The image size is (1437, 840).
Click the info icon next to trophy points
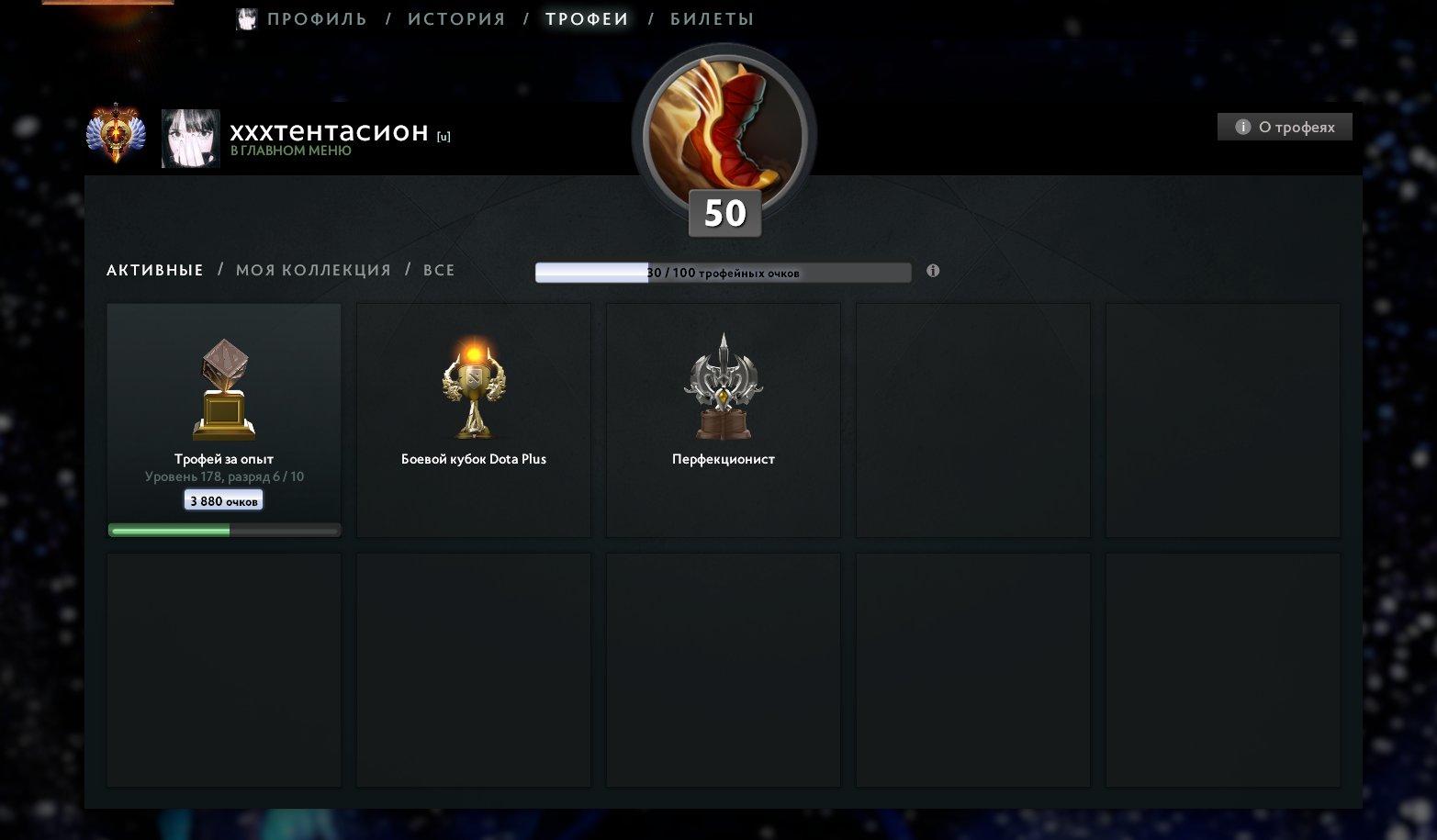(933, 272)
